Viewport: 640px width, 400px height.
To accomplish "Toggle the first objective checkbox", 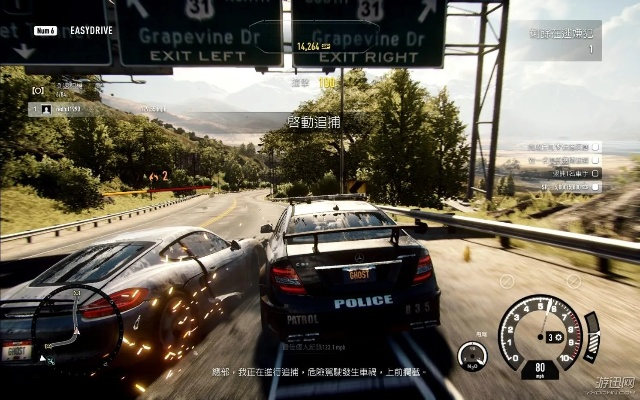I will coord(595,146).
